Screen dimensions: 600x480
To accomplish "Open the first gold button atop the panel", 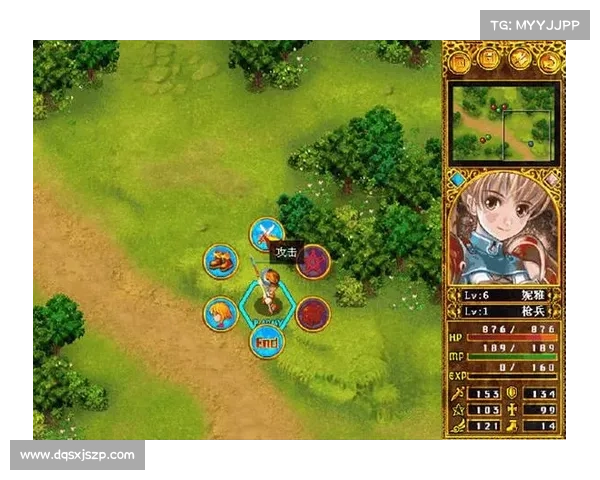I will pyautogui.click(x=460, y=61).
